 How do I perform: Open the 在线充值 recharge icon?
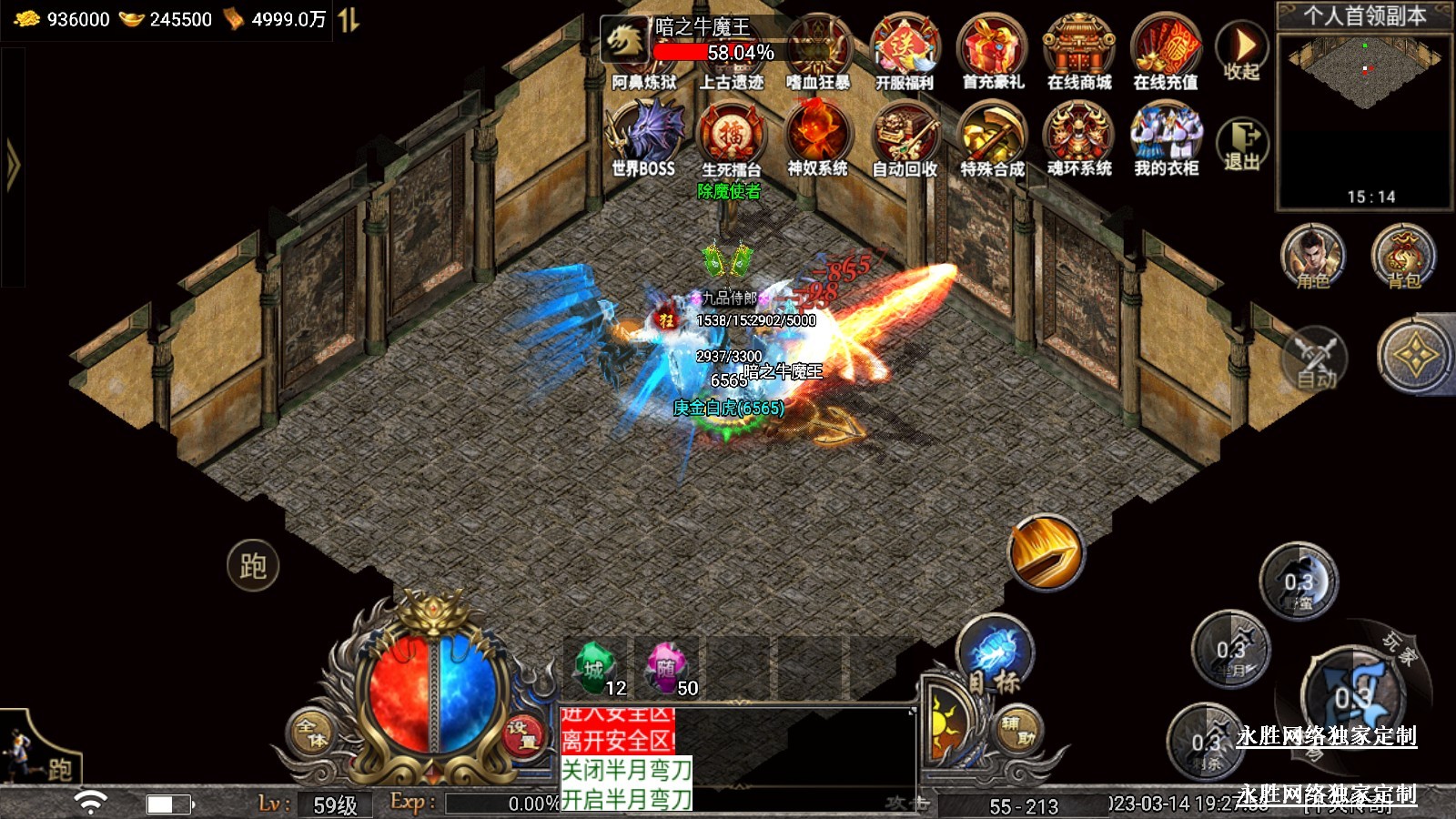pos(1166,50)
